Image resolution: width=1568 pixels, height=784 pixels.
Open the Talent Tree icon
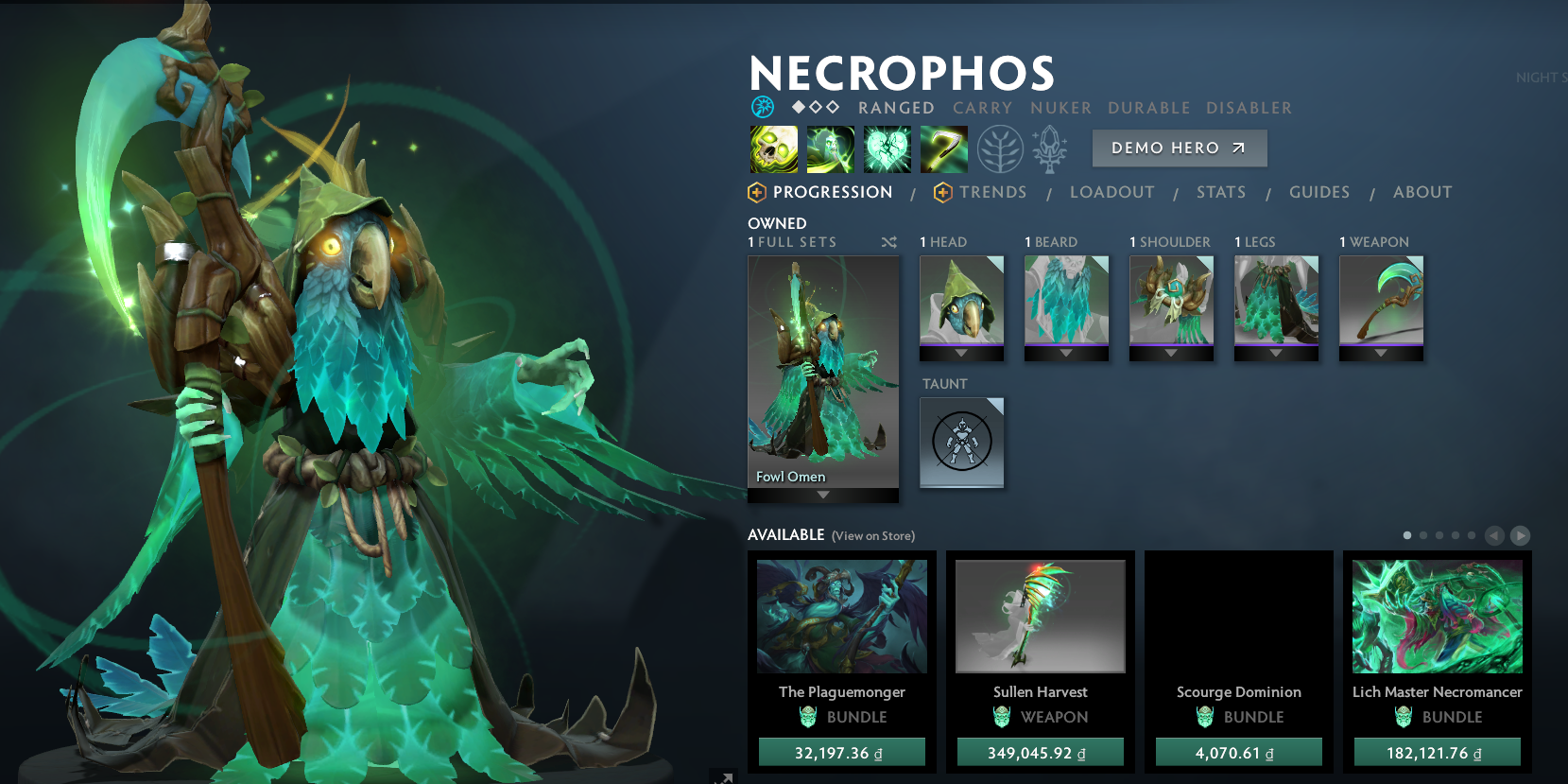[1000, 149]
